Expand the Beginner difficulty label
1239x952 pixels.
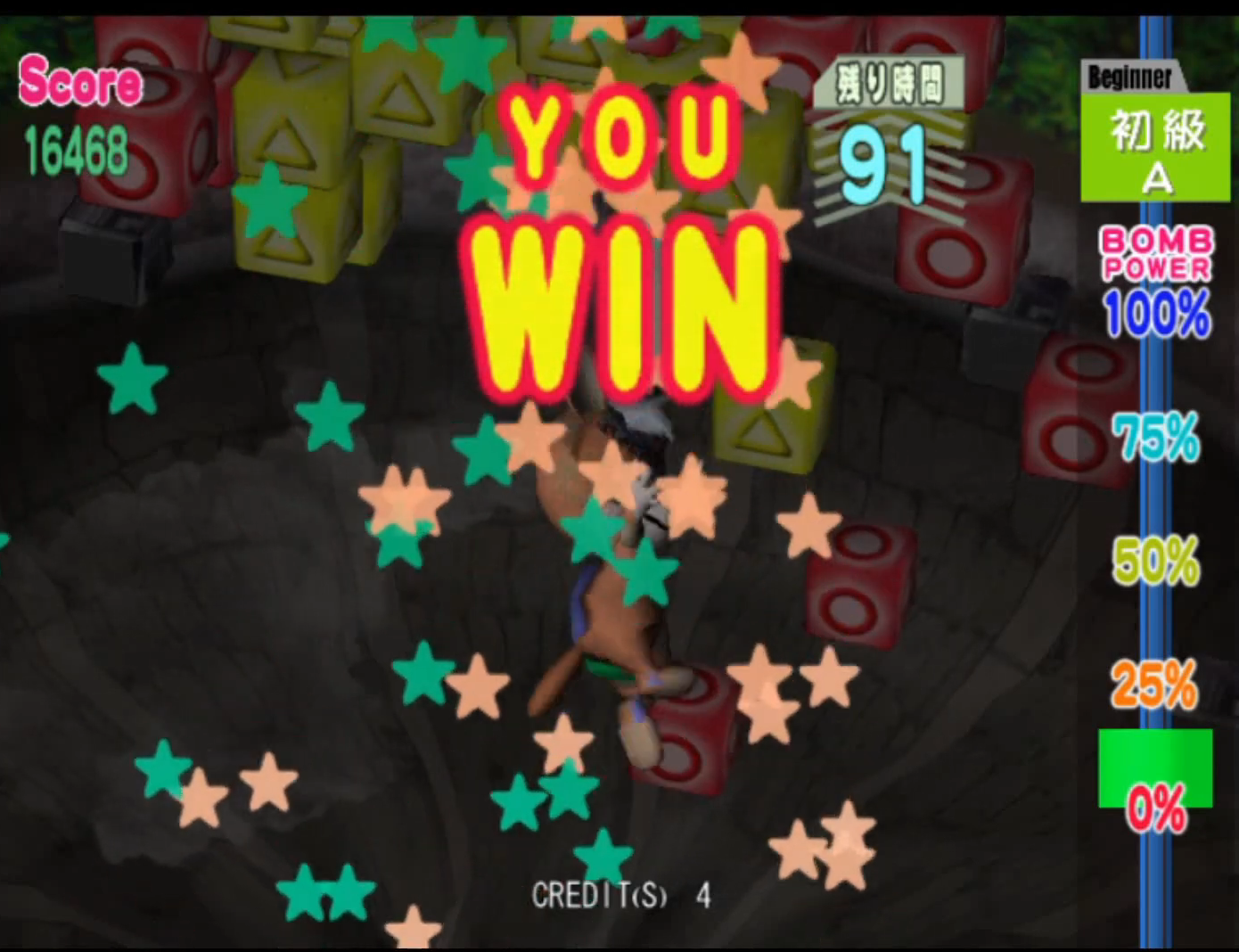pyautogui.click(x=1129, y=78)
